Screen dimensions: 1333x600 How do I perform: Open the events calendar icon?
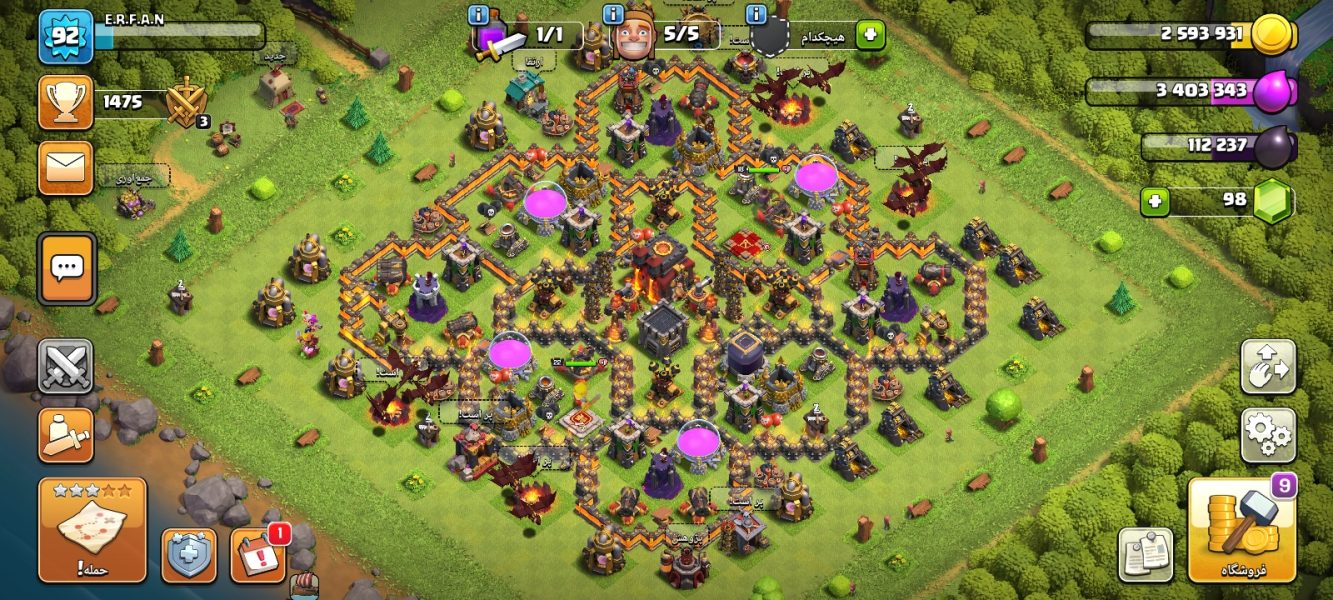[258, 555]
